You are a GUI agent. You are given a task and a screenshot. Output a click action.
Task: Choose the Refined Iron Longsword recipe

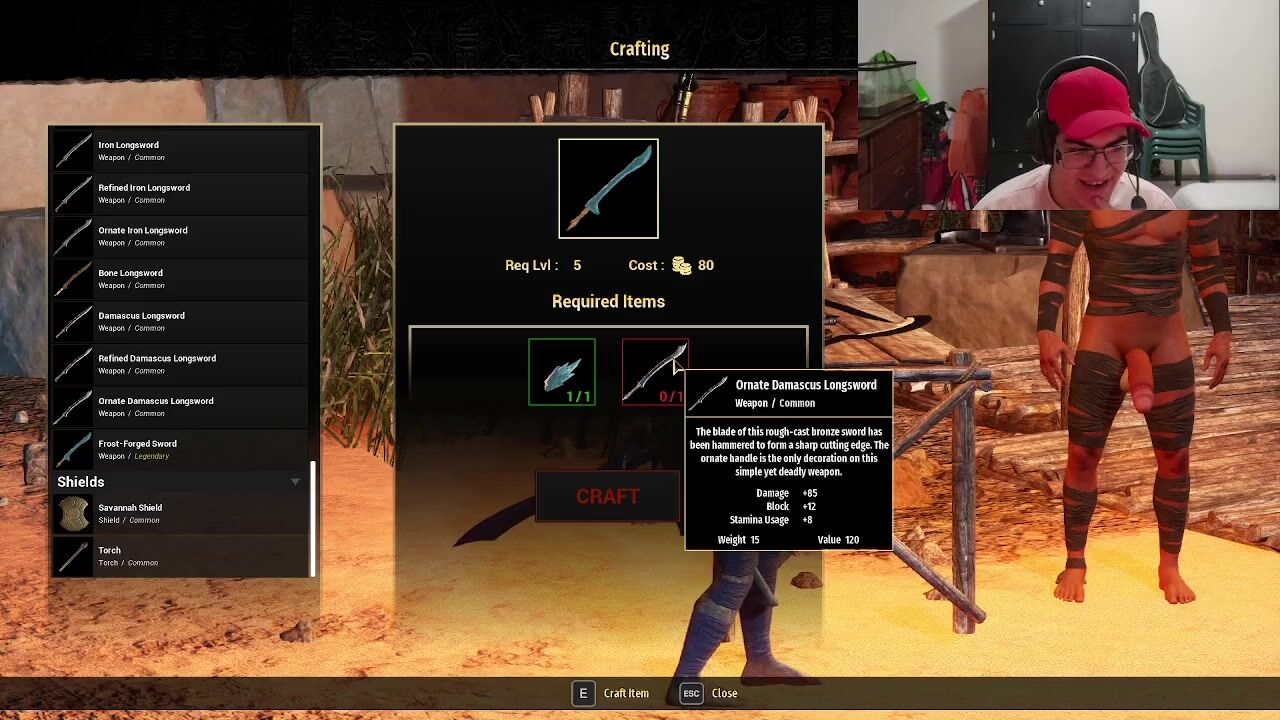180,193
